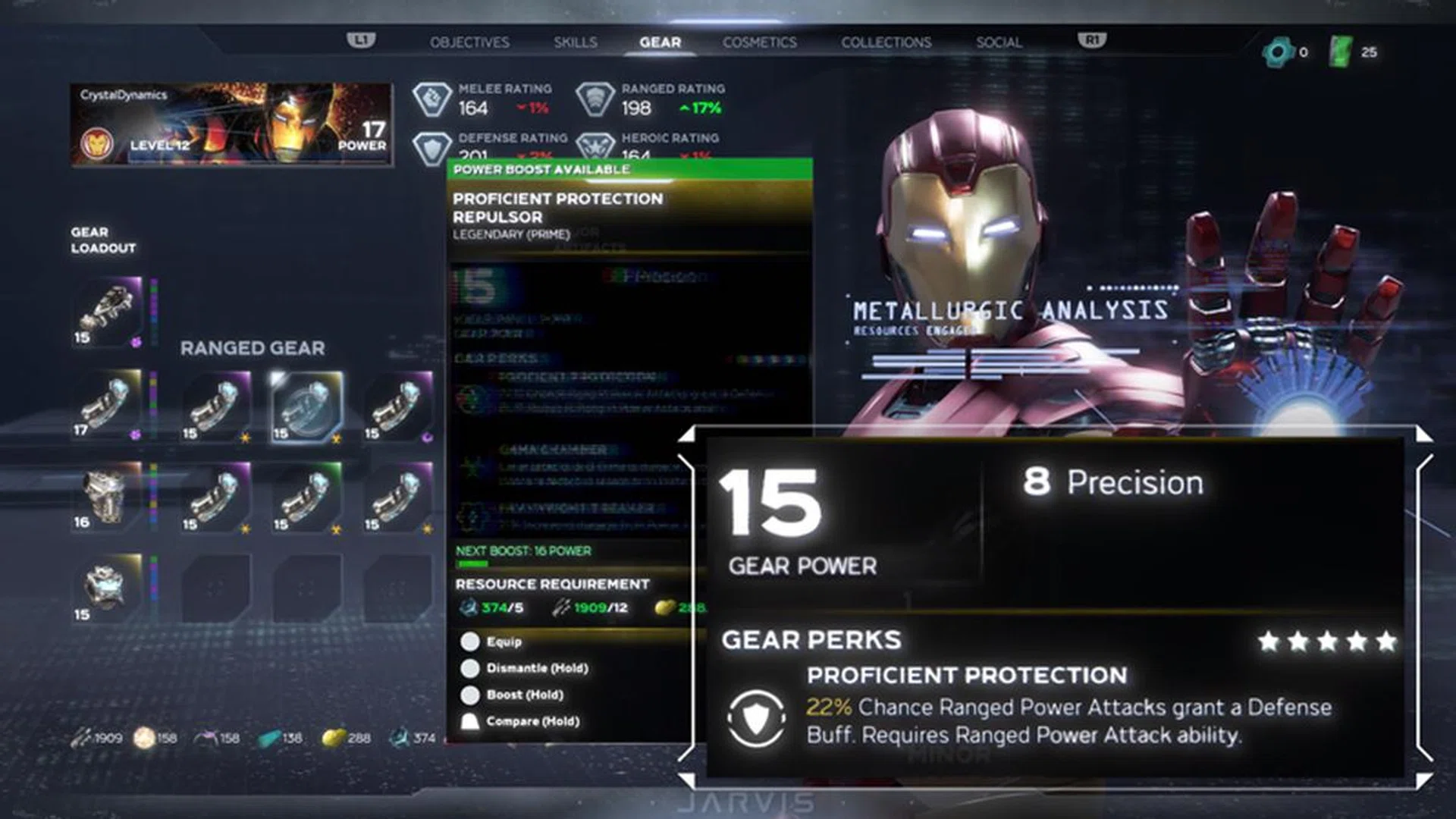This screenshot has height=819, width=1456.
Task: Click the highlighted repulsor in Ranged Gear
Action: click(x=306, y=407)
